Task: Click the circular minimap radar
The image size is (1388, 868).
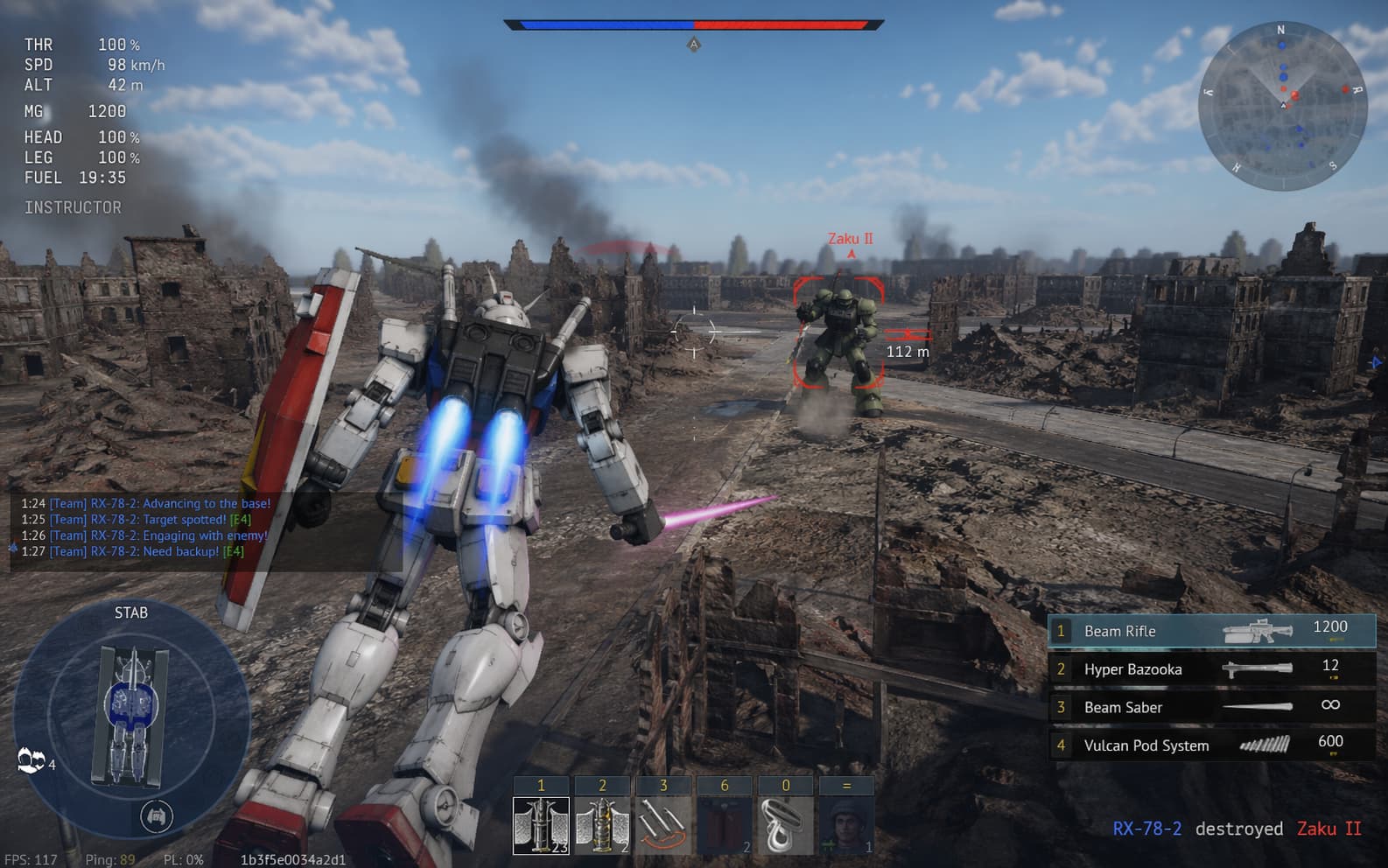Action: point(1282,105)
